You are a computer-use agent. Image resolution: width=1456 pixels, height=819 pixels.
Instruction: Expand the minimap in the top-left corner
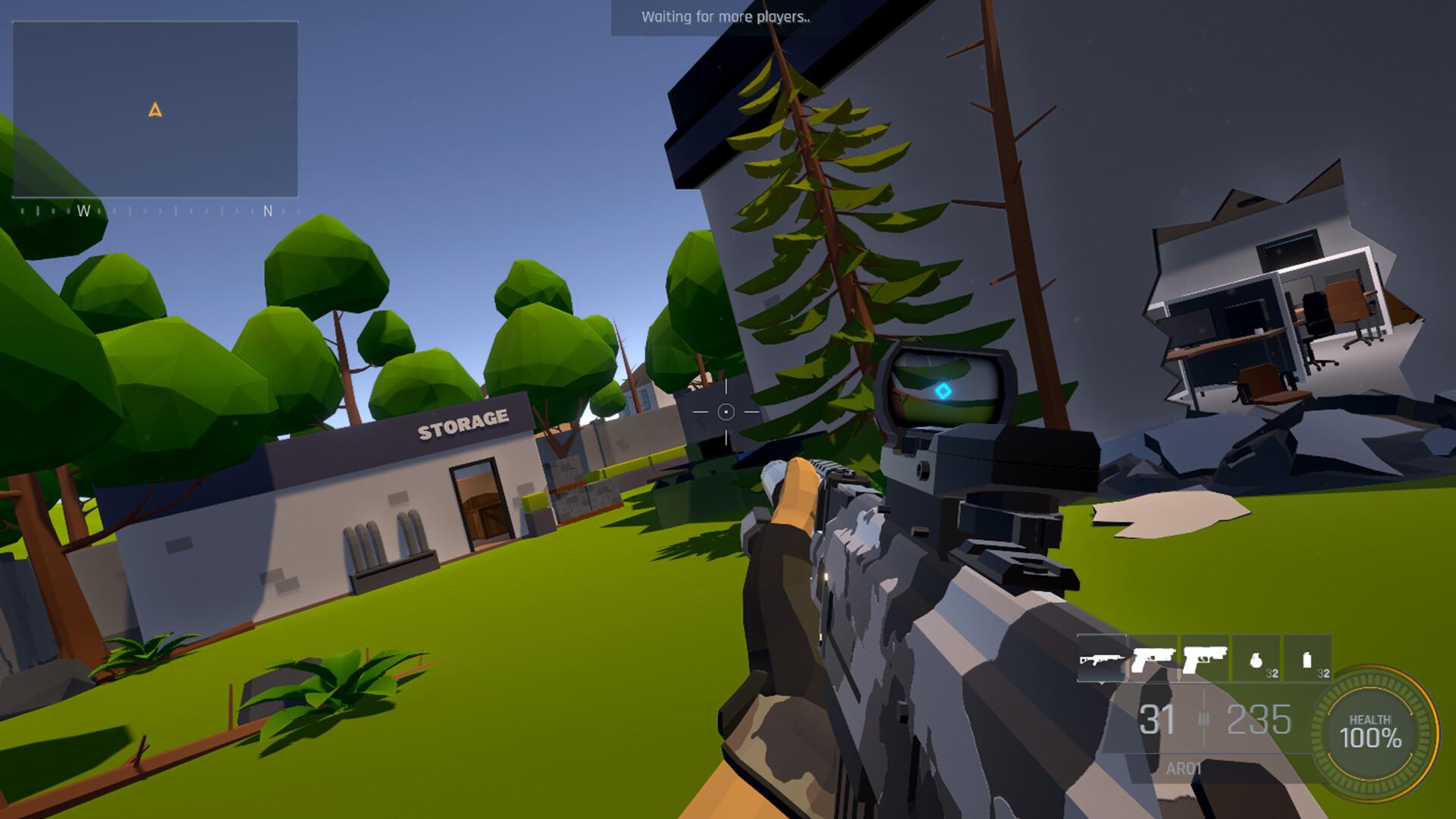point(157,110)
